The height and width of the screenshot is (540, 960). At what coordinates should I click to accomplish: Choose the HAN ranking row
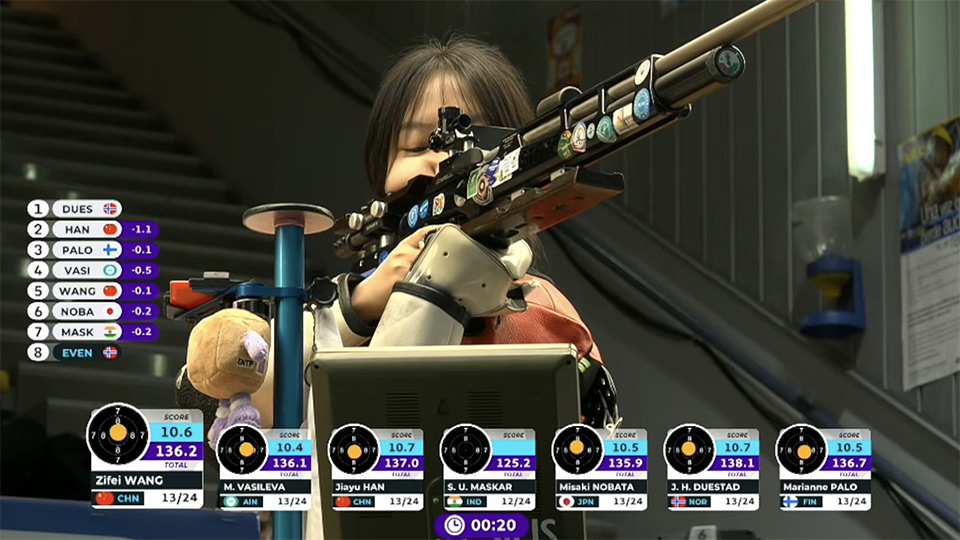point(77,229)
